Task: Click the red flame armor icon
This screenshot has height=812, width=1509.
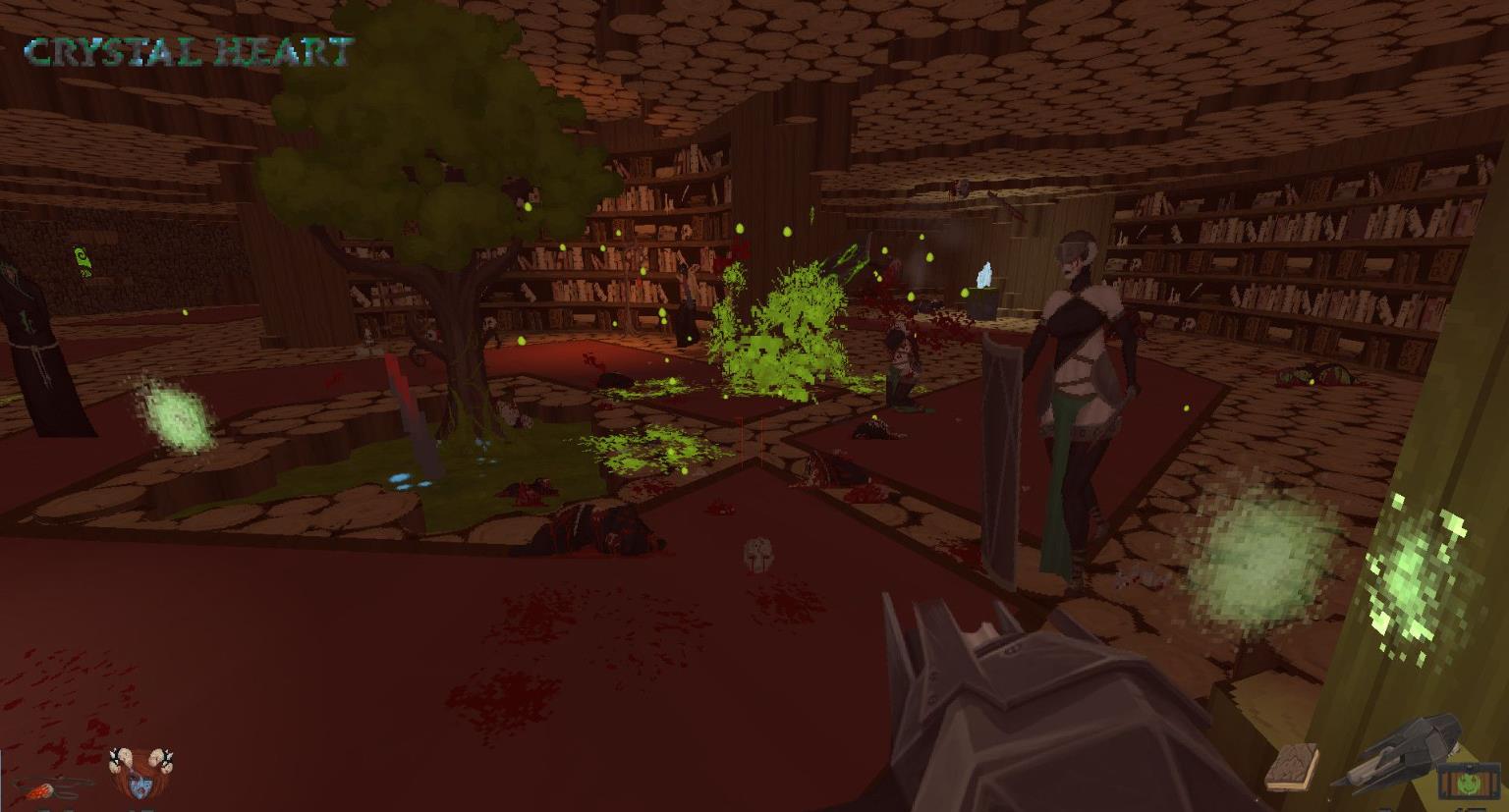Action: (x=44, y=787)
